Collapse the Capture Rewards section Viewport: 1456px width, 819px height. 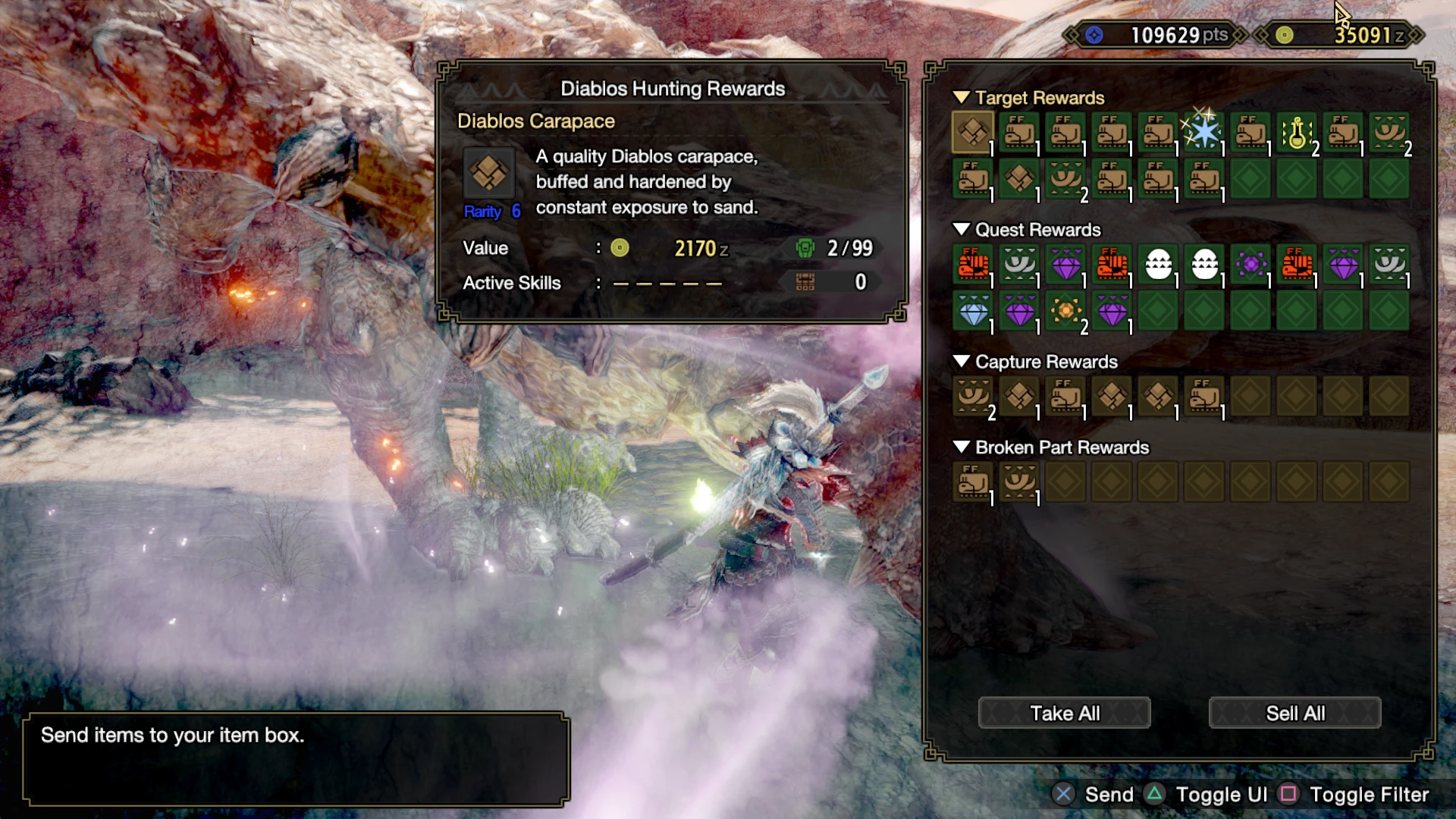pyautogui.click(x=962, y=362)
